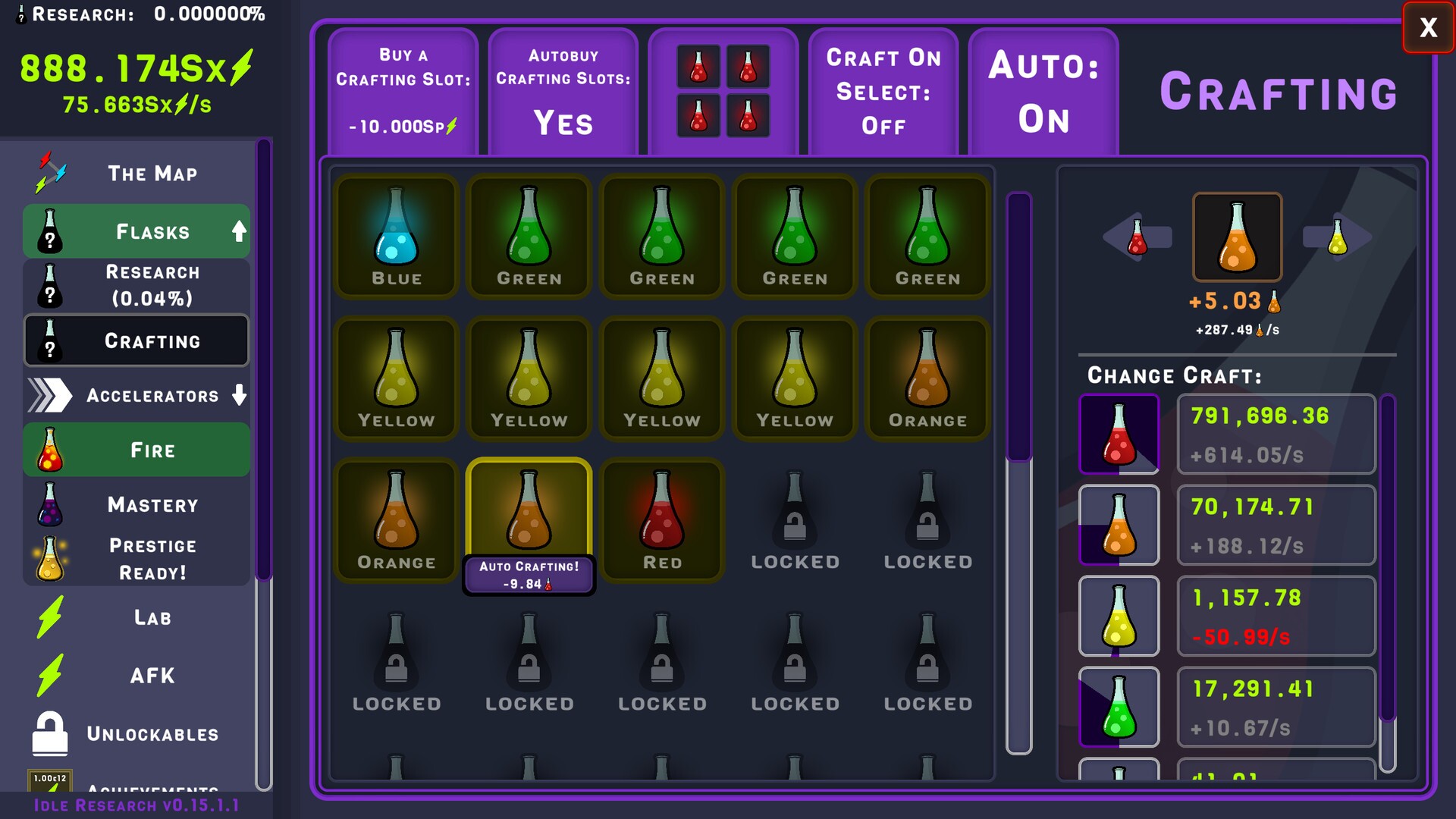
Task: Open The Map section
Action: click(136, 173)
